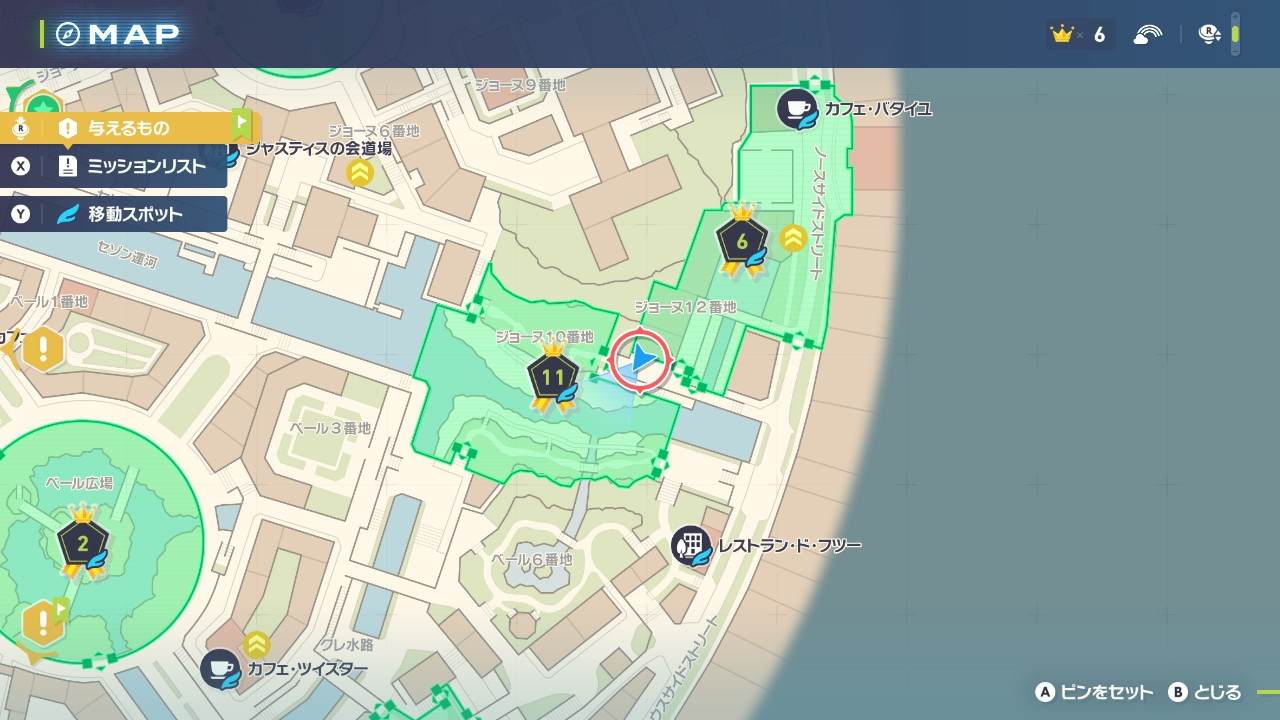
Task: Click the yellow chevron above カフェ・ツイスター
Action: click(x=257, y=643)
